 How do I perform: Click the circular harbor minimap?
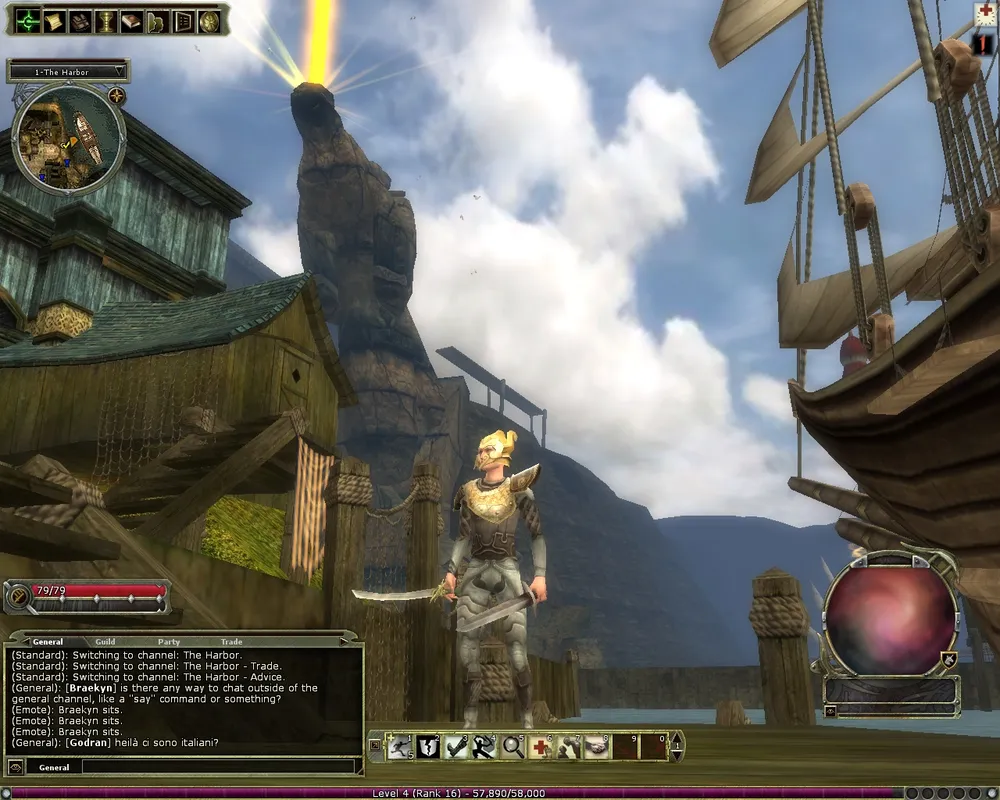point(67,139)
